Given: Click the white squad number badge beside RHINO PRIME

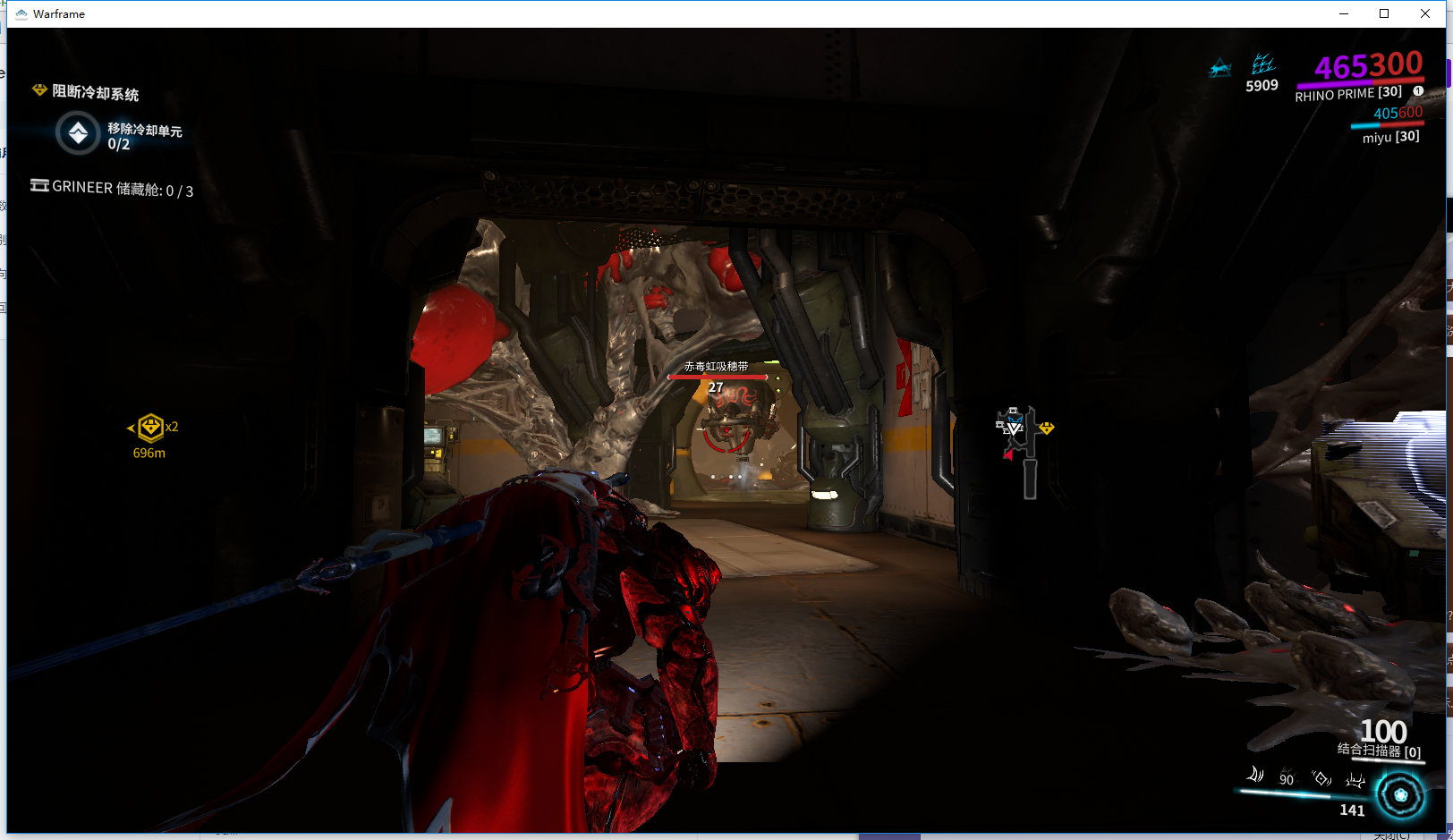Looking at the screenshot, I should [1418, 90].
